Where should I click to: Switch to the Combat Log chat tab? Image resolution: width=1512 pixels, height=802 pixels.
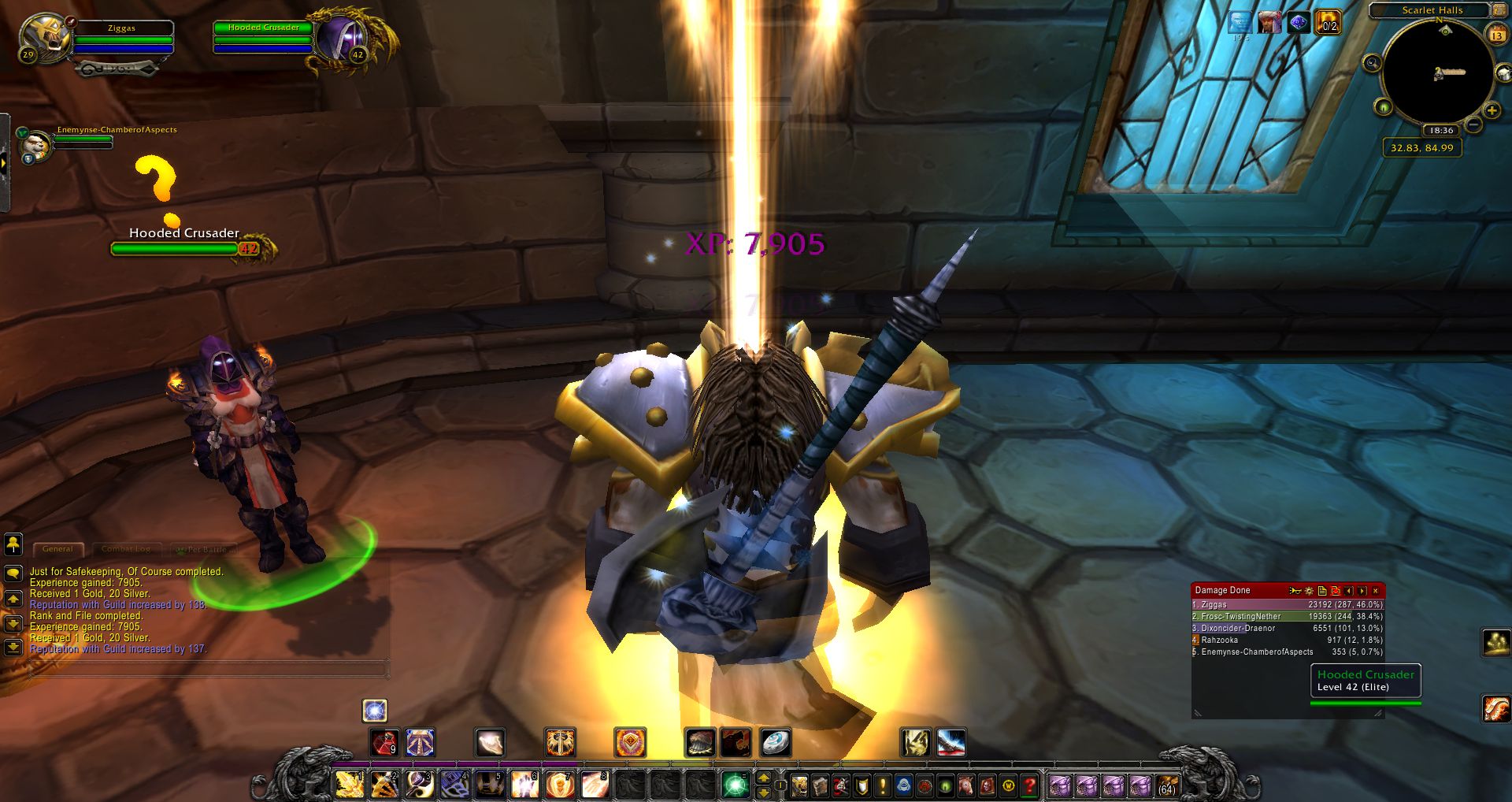[x=125, y=548]
